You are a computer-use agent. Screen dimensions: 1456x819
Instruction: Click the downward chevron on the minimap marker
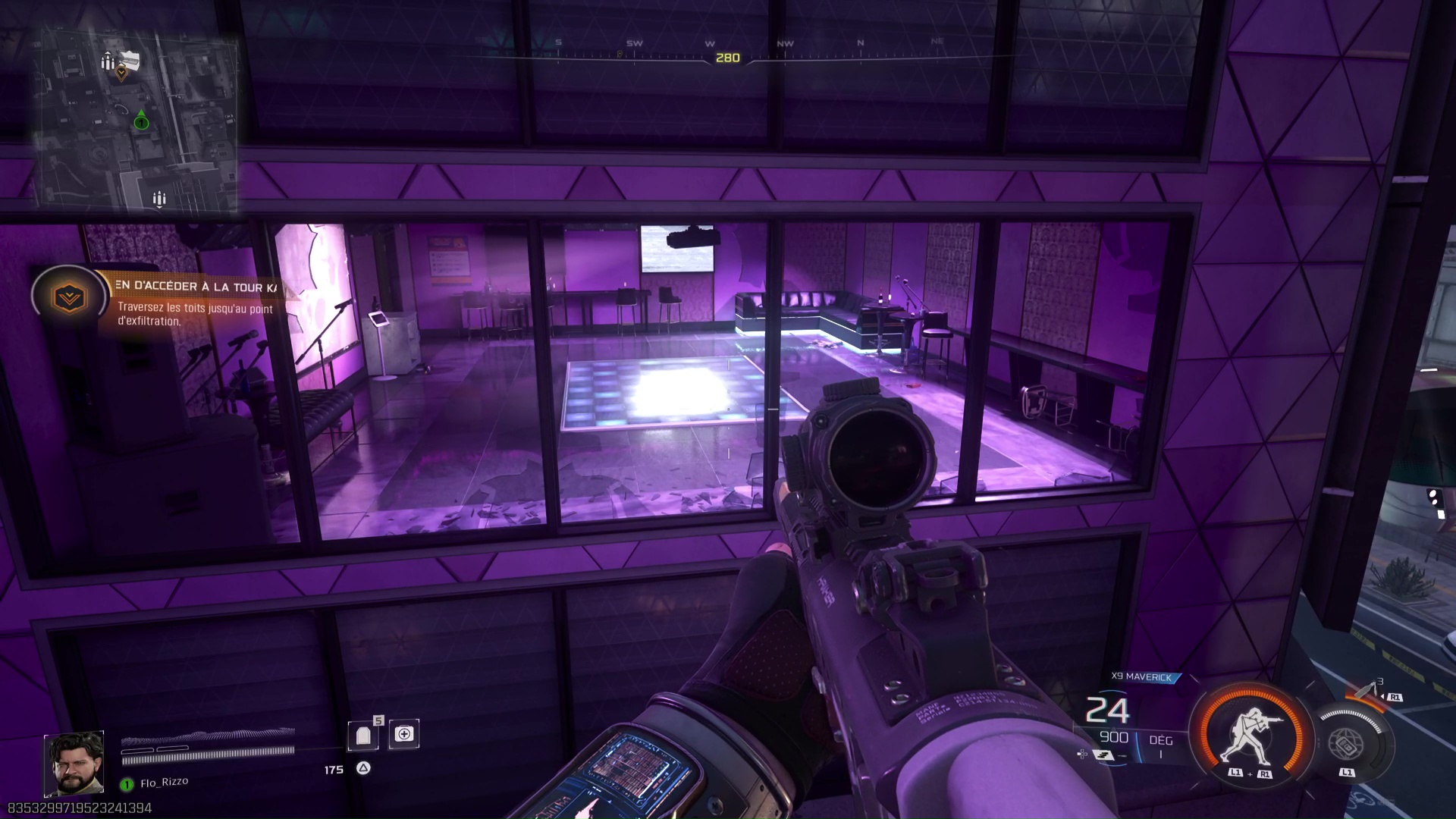tap(123, 74)
